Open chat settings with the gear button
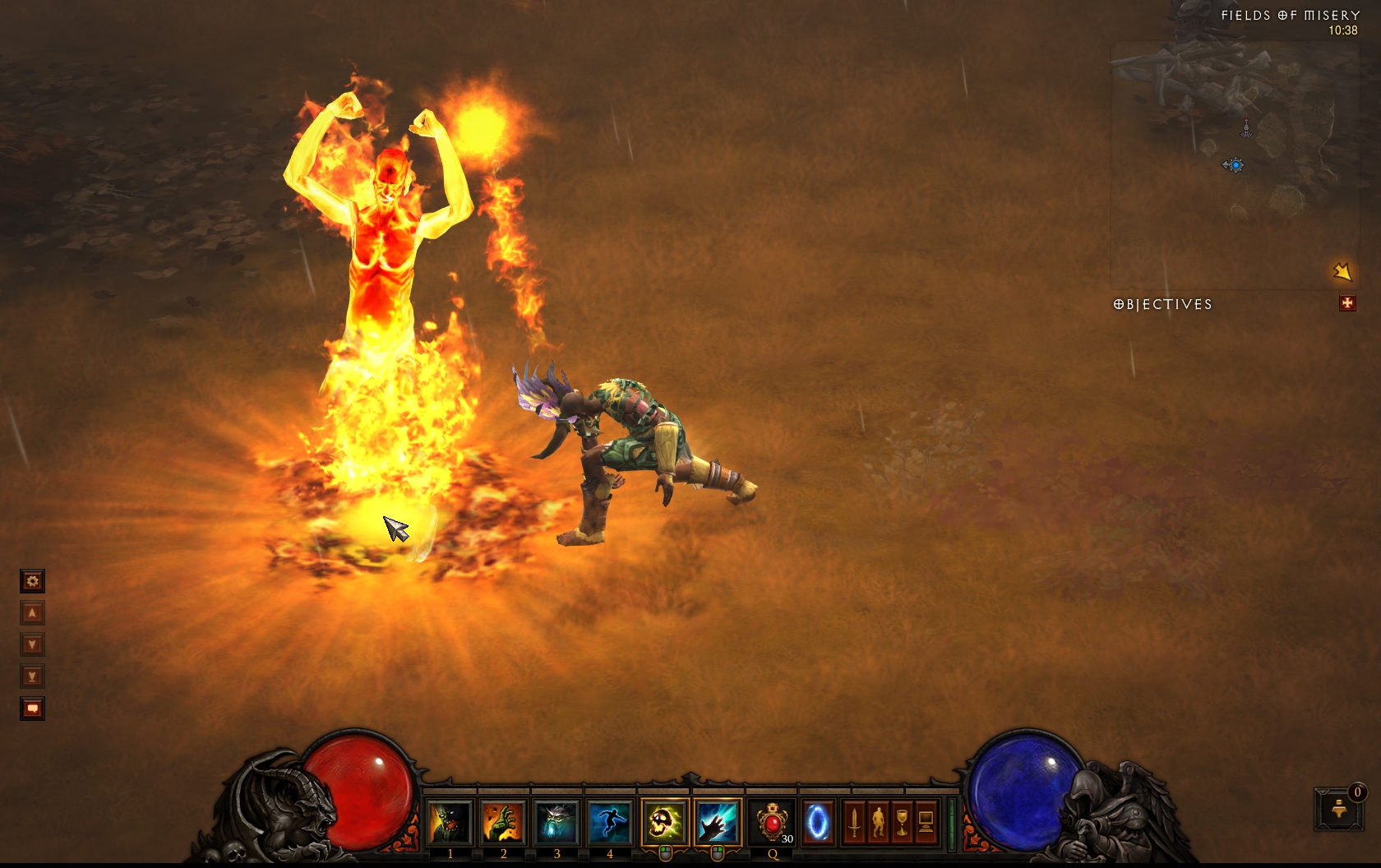Screen dimensions: 1381x868 pos(32,582)
